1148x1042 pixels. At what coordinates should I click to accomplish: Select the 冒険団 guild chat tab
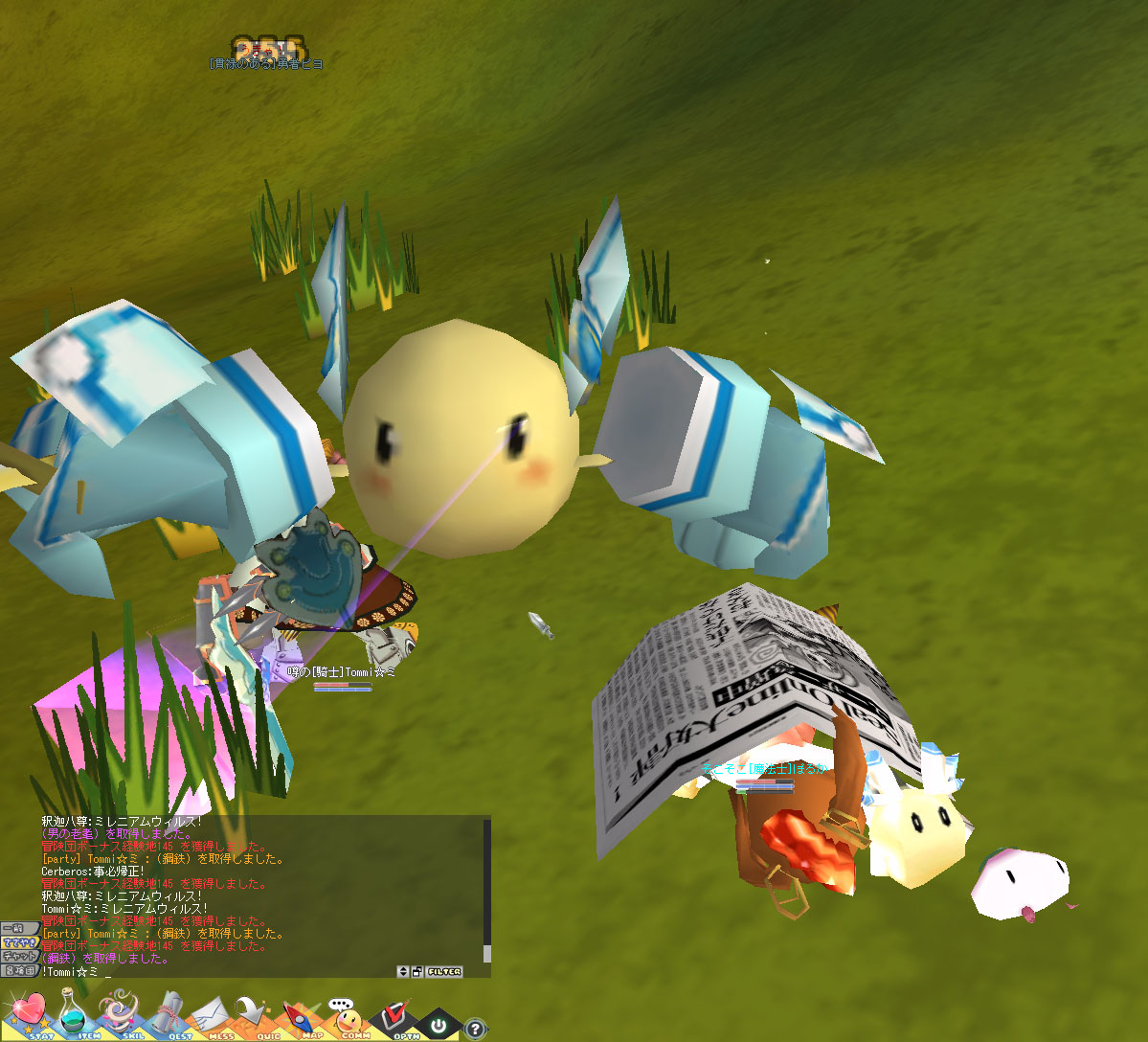[18, 970]
